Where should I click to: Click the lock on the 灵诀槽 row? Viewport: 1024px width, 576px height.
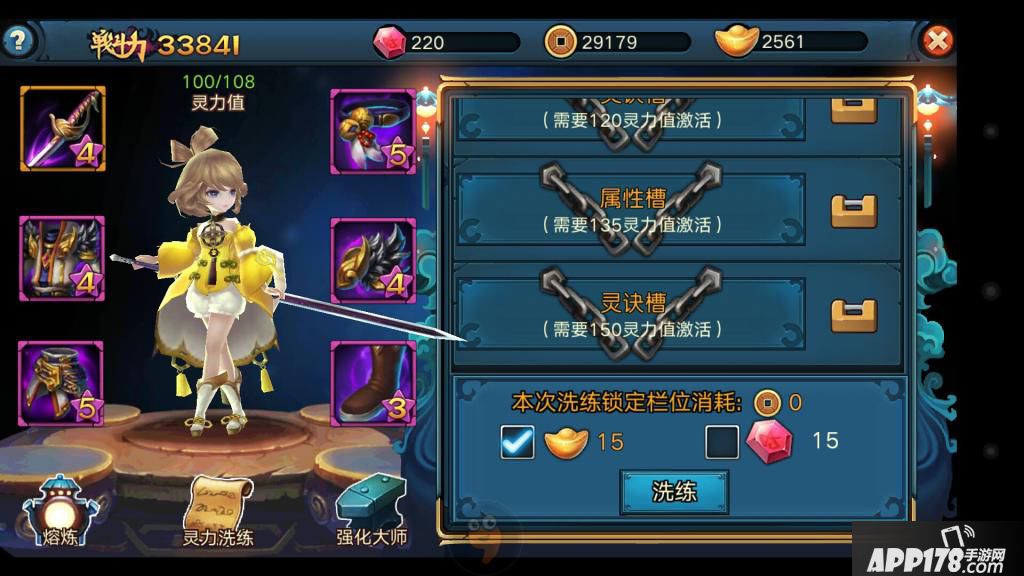coord(854,315)
